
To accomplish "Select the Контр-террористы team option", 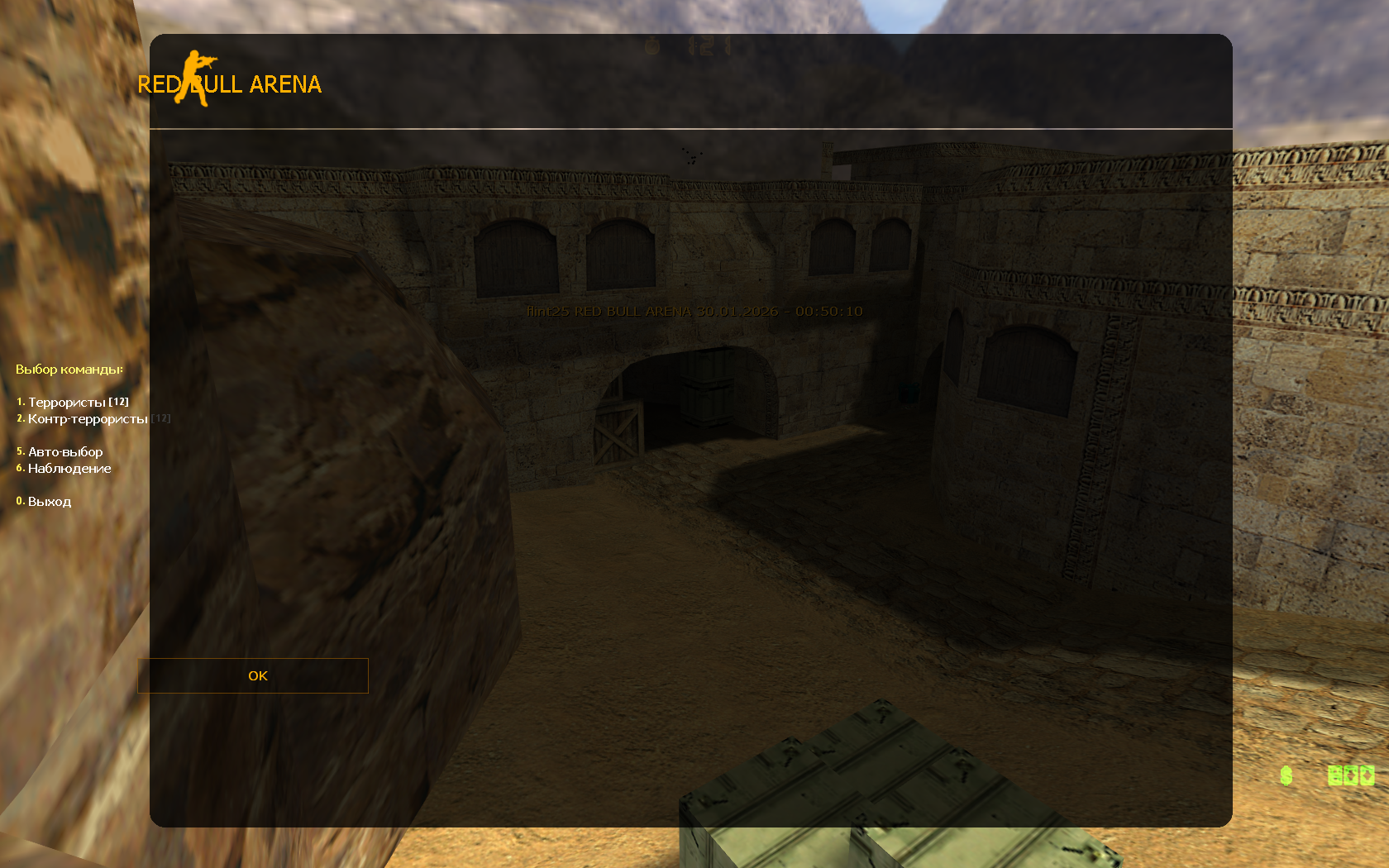I will point(88,418).
